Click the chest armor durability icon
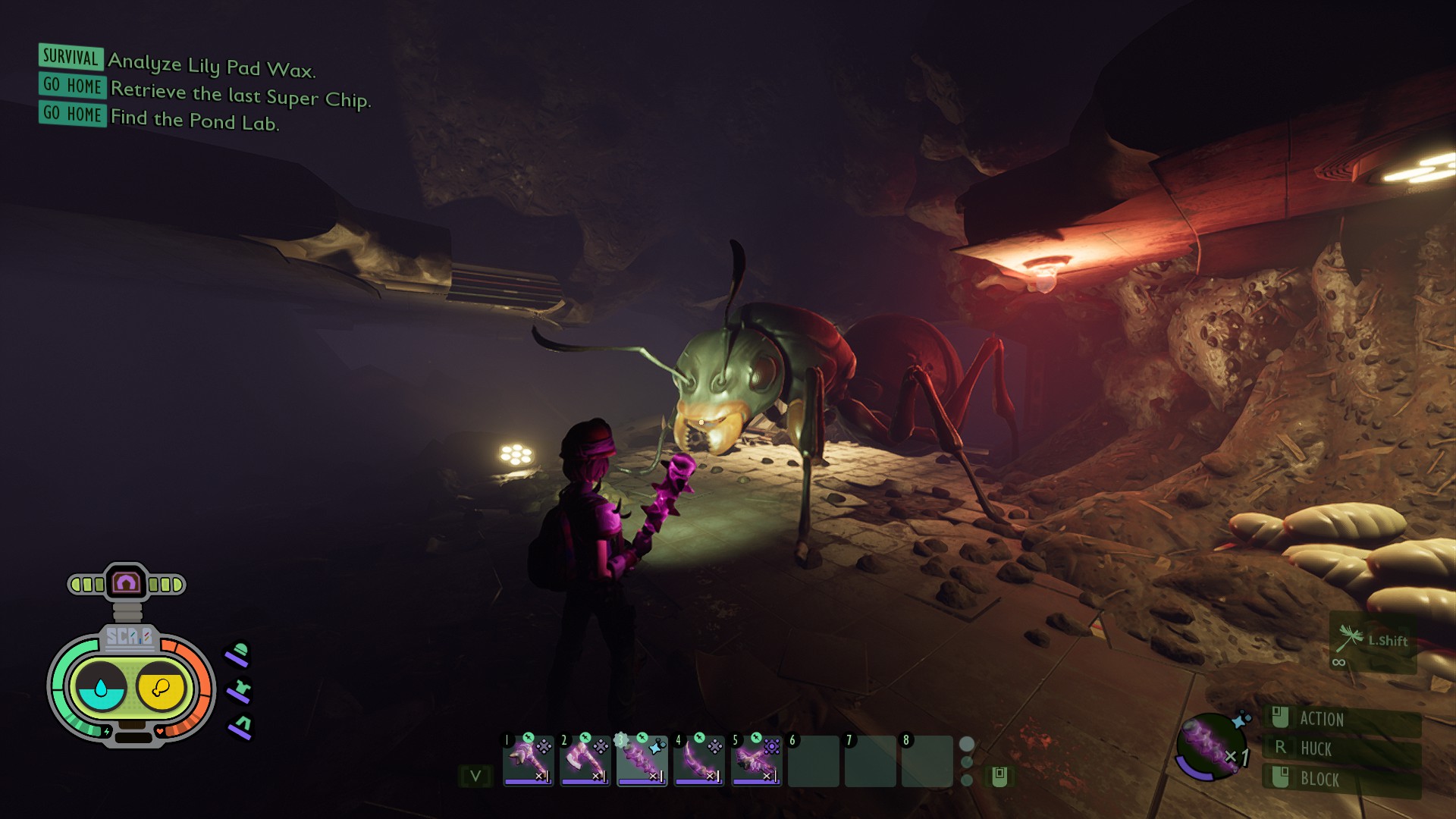Viewport: 1456px width, 819px height. pyautogui.click(x=240, y=691)
